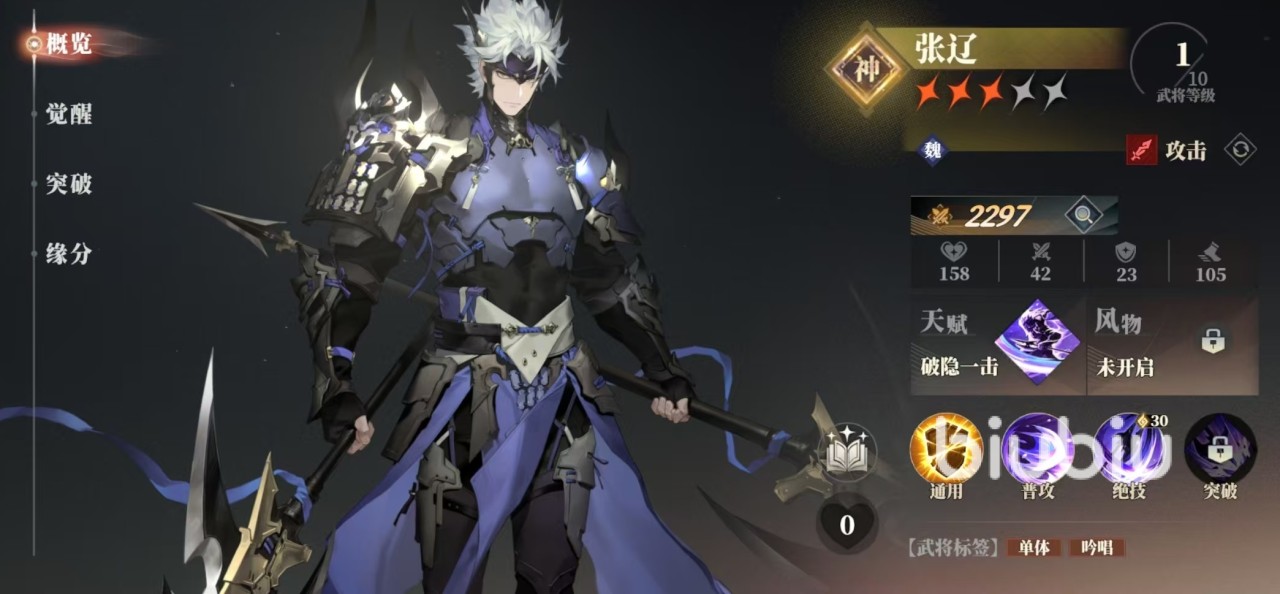
Task: Click the 魏 faction badge
Action: point(932,151)
